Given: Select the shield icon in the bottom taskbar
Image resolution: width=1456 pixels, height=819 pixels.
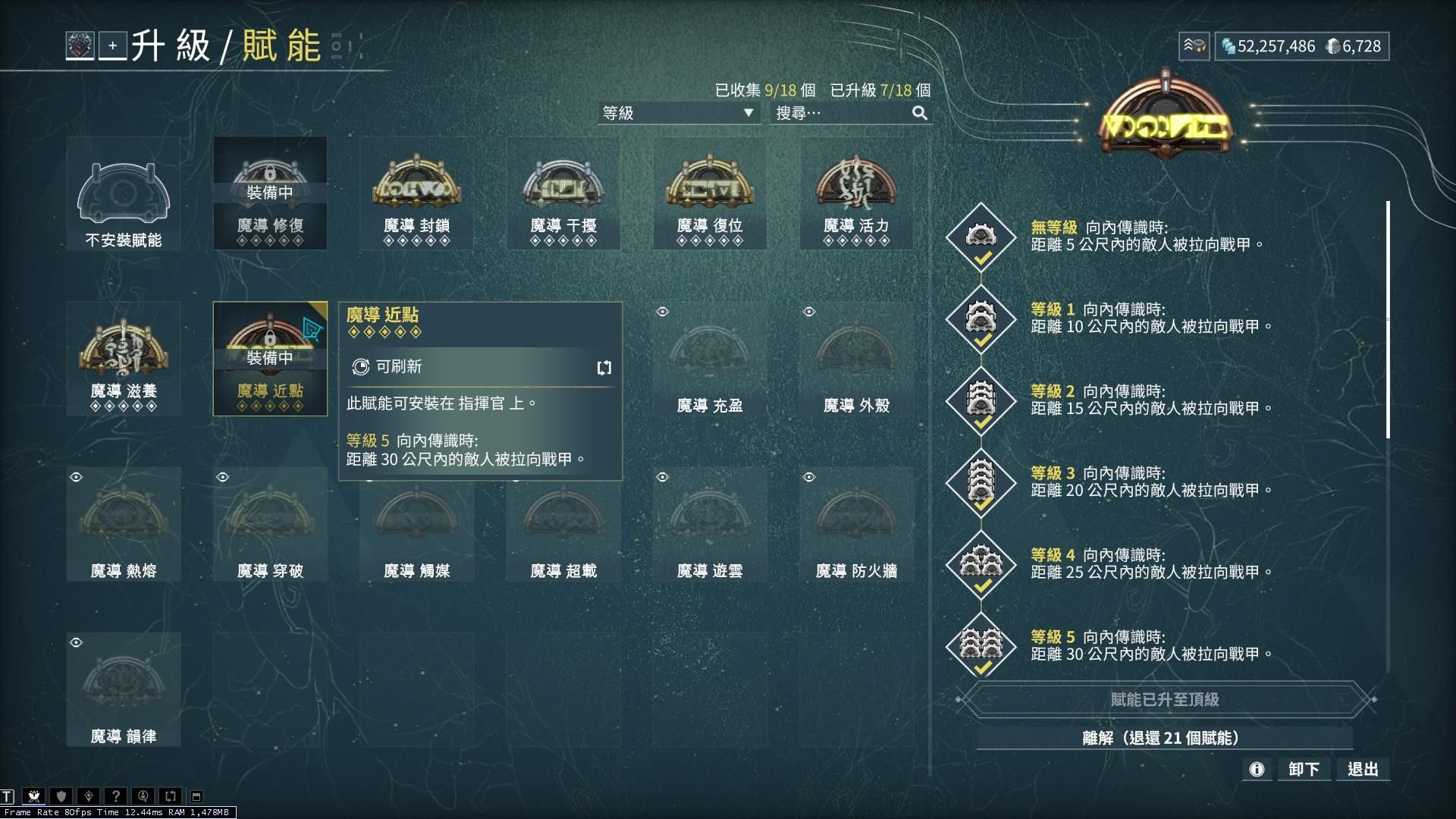Looking at the screenshot, I should point(60,796).
